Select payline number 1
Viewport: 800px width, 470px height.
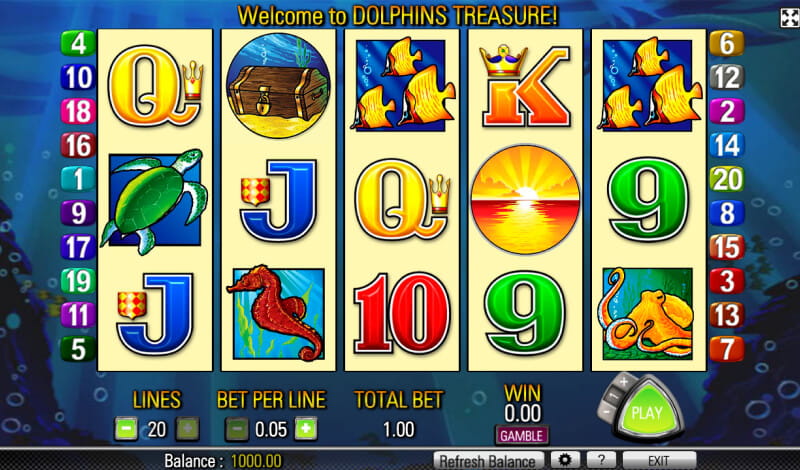click(x=77, y=179)
